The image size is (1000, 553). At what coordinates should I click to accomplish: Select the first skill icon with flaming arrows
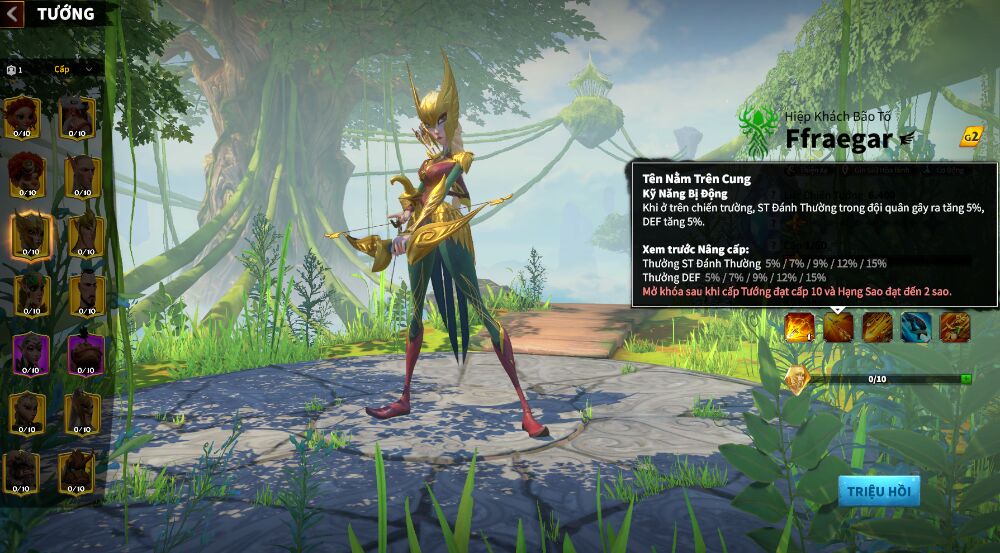coord(799,327)
